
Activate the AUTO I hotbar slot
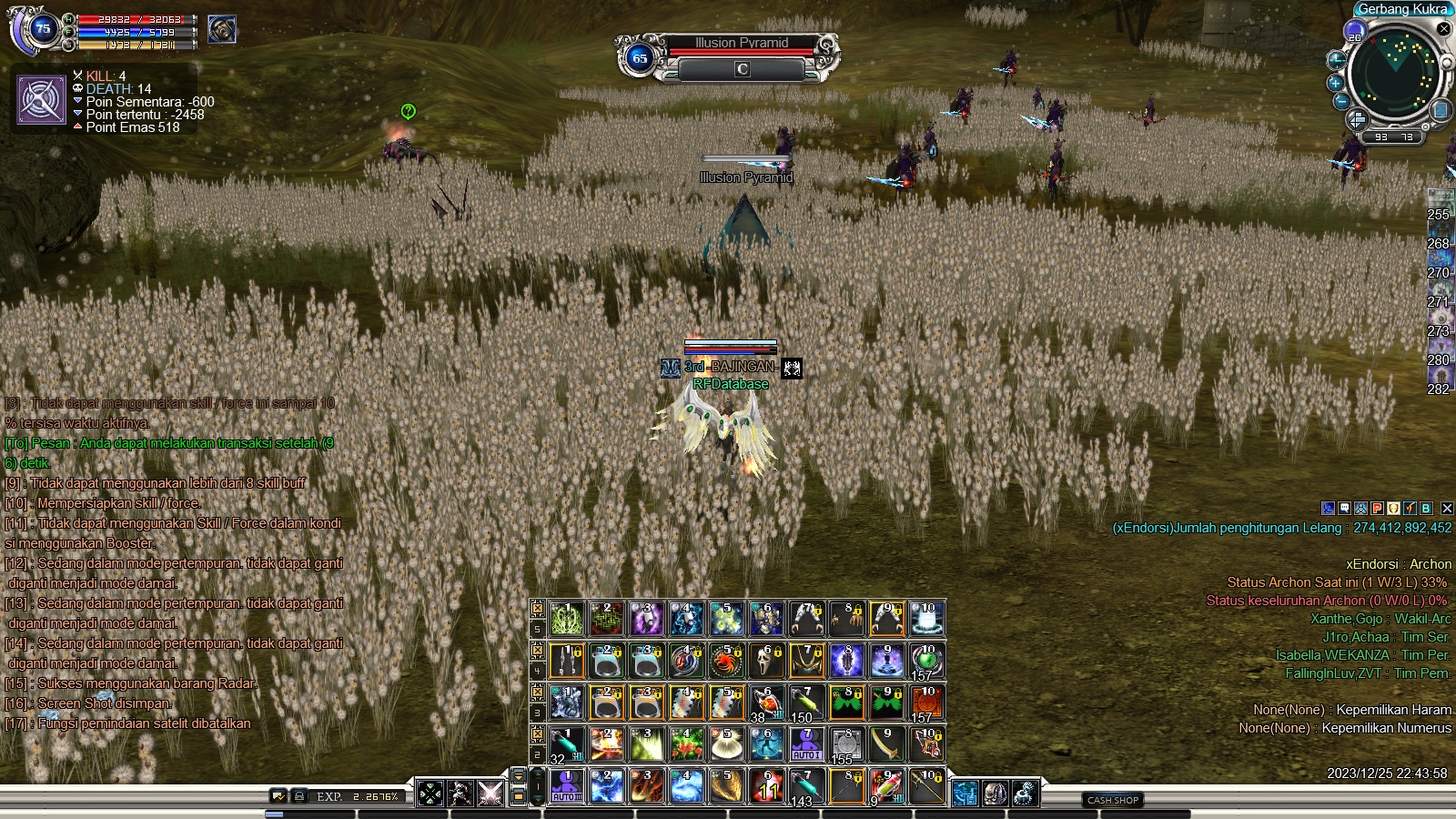(x=806, y=744)
